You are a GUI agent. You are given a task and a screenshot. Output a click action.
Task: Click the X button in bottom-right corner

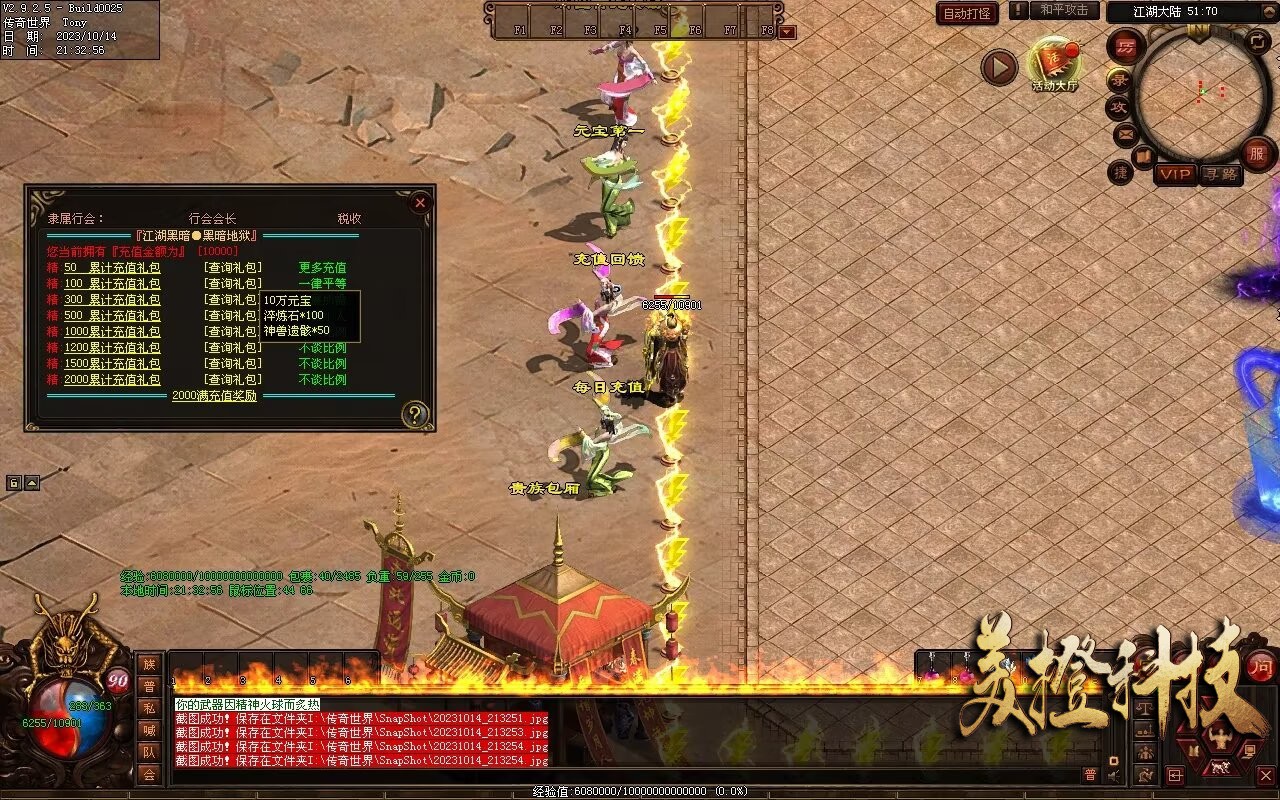click(1265, 775)
